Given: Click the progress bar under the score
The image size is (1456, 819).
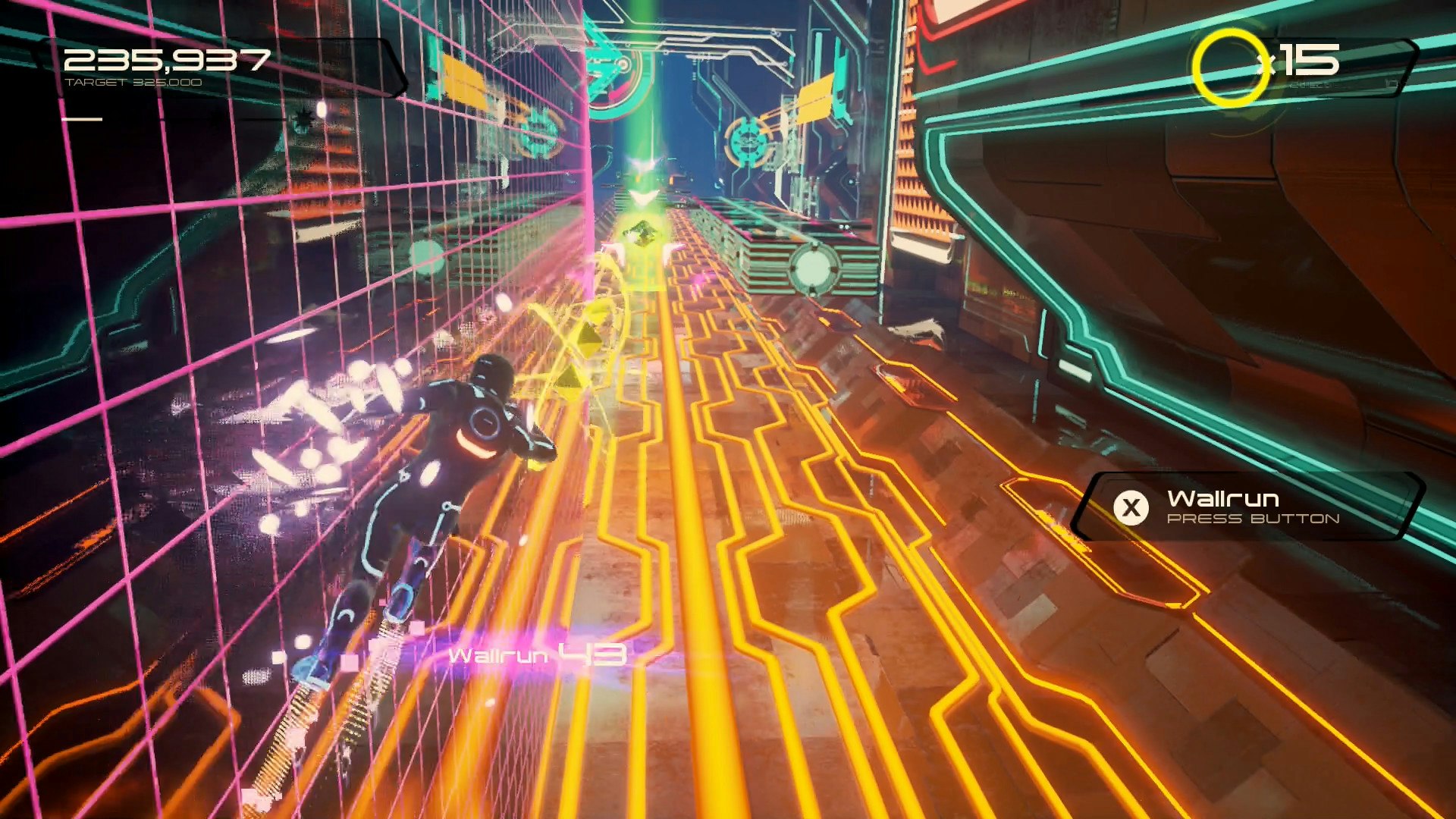Looking at the screenshot, I should coord(83,118).
